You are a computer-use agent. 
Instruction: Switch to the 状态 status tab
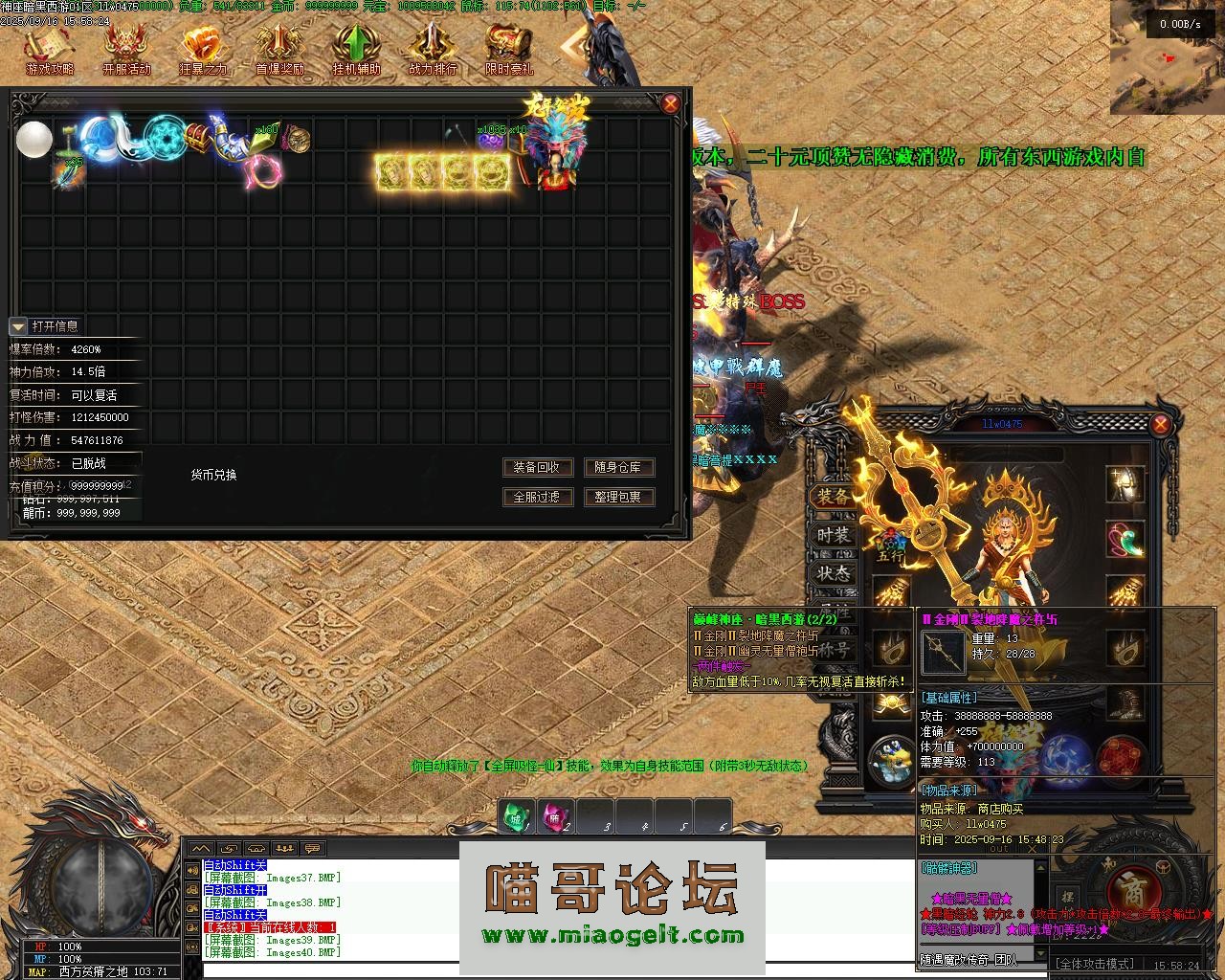coord(833,573)
